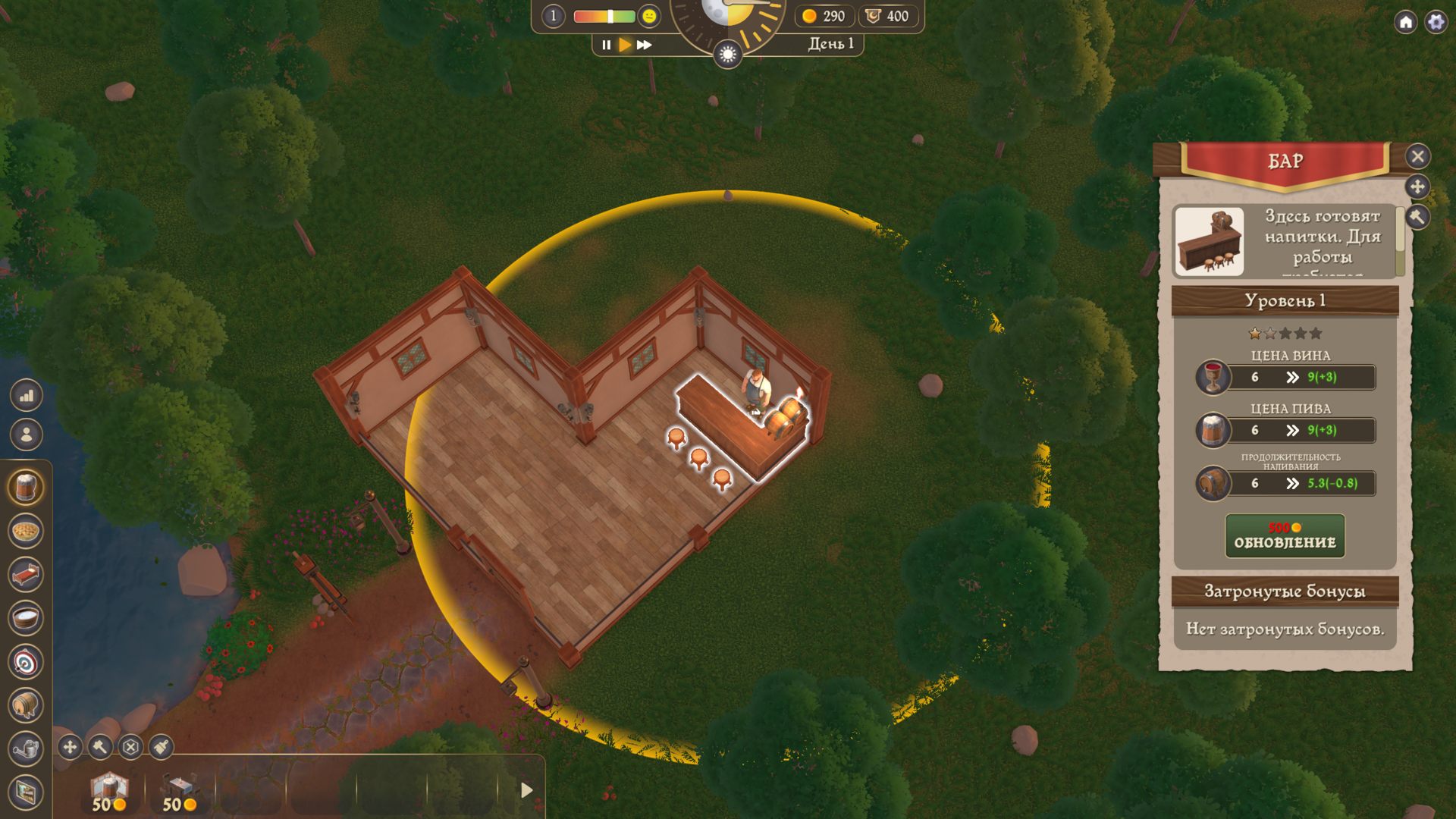Close the Бар info panel
This screenshot has width=1456, height=819.
pyautogui.click(x=1417, y=156)
